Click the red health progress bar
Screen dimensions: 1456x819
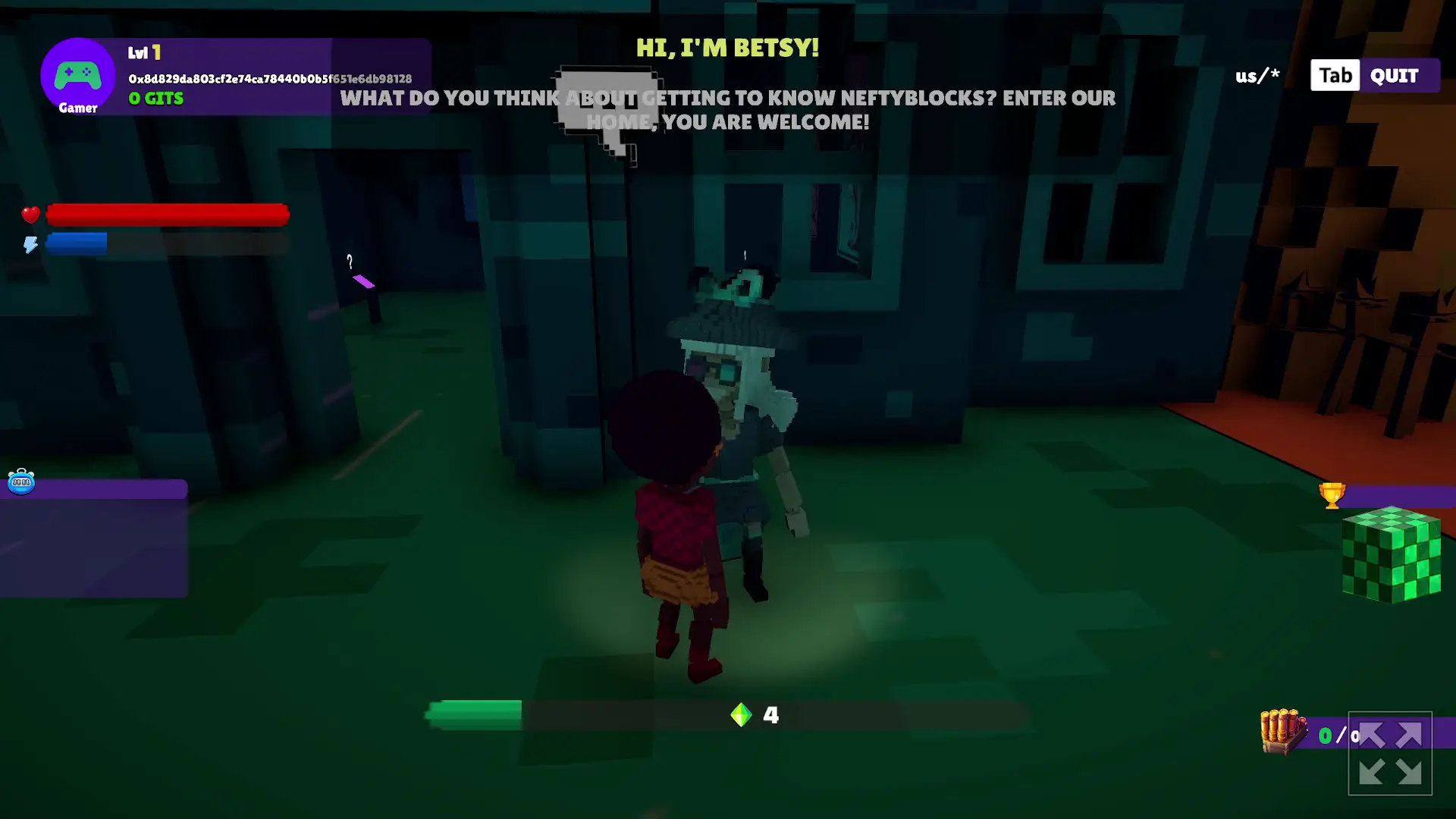(167, 215)
